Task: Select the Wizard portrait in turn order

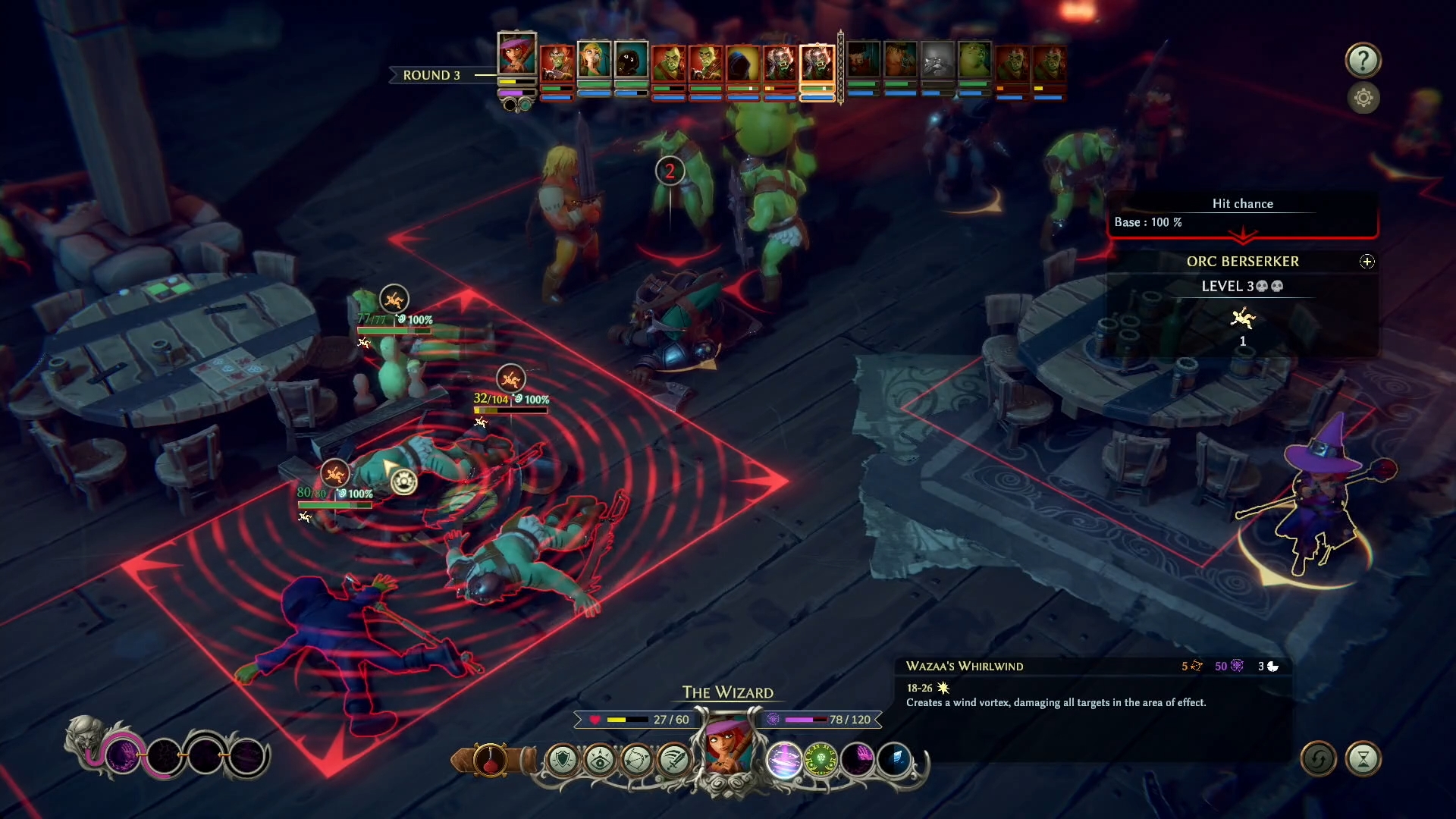Action: (x=516, y=55)
